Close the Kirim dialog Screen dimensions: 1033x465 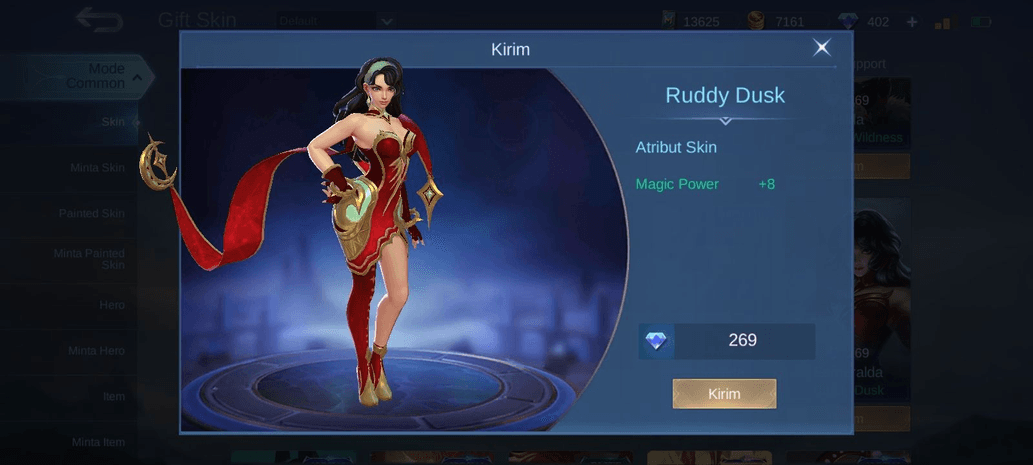tap(821, 48)
